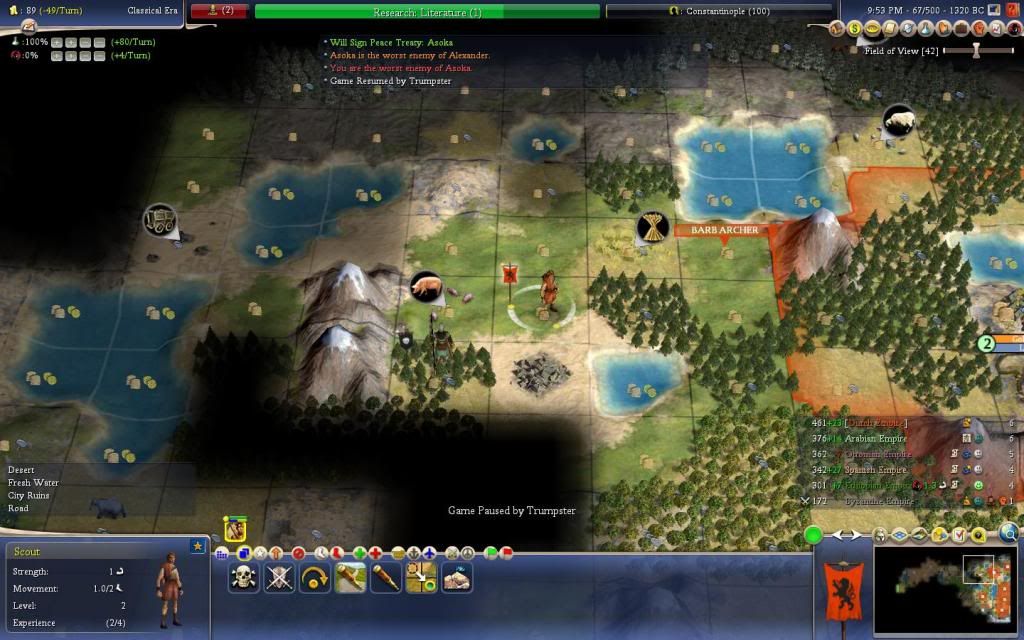Adjust the Field of View slider
The image size is (1024, 640).
pos(975,50)
